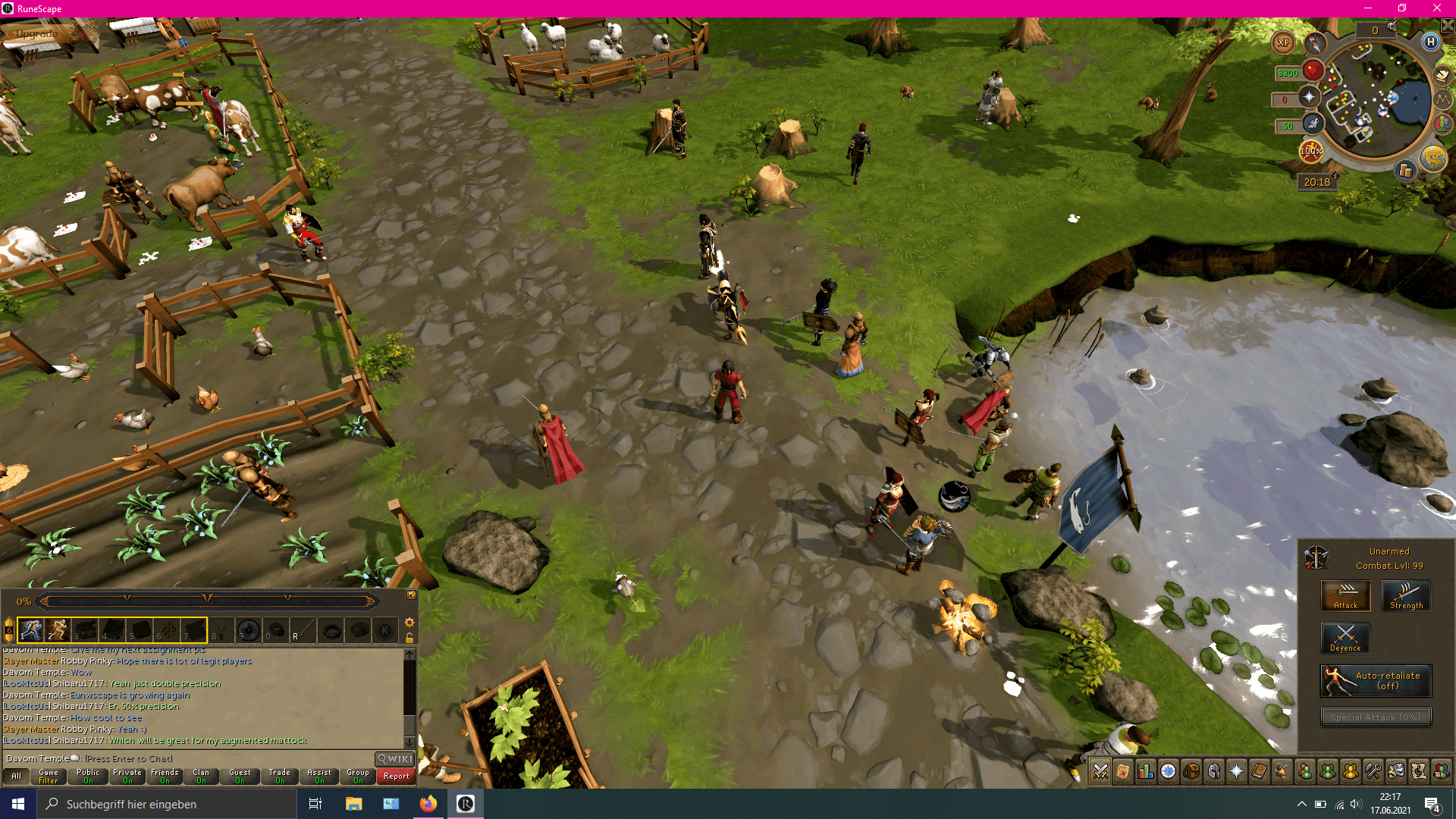The image size is (1456, 819).
Task: Toggle the action bar padlock
Action: (x=409, y=638)
